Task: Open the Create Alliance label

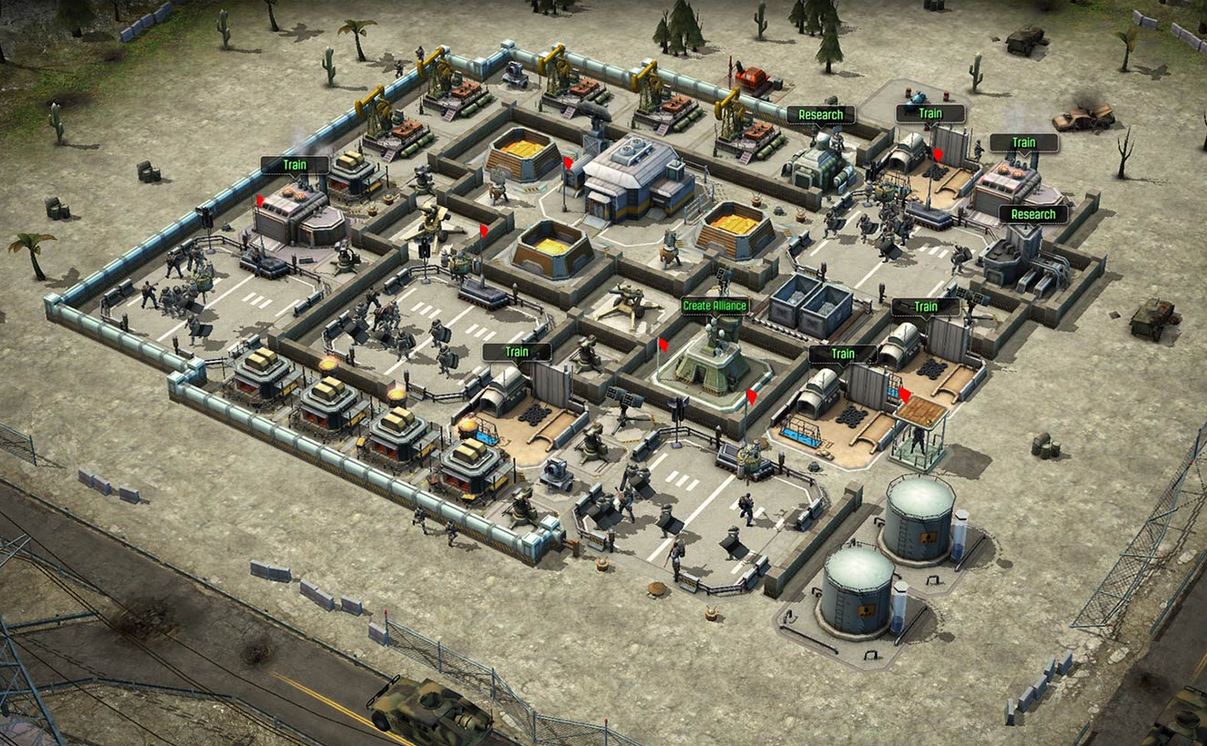Action: tap(715, 305)
